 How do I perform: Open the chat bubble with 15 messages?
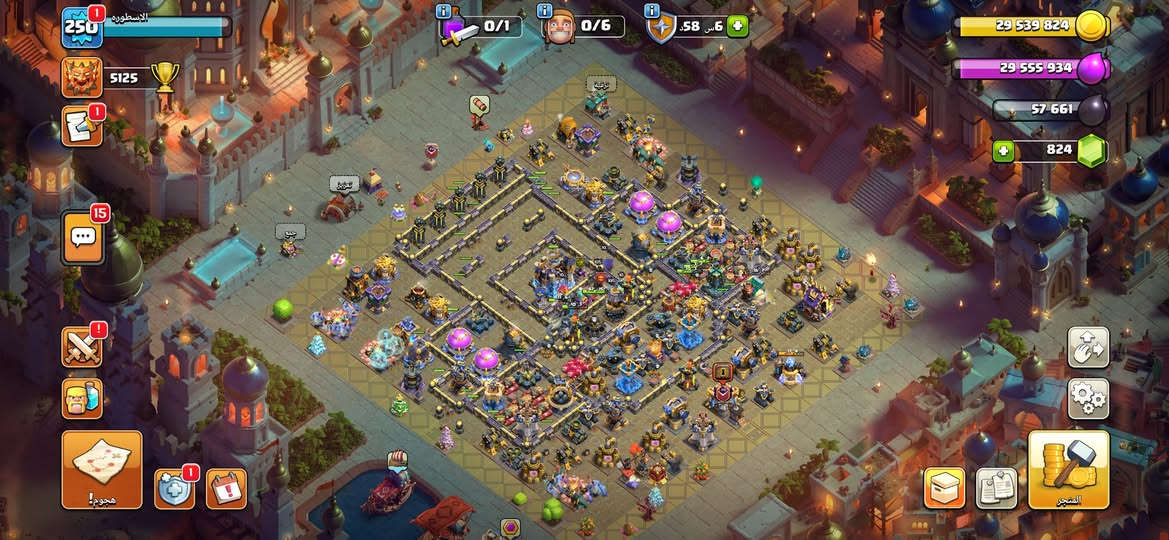[x=84, y=237]
